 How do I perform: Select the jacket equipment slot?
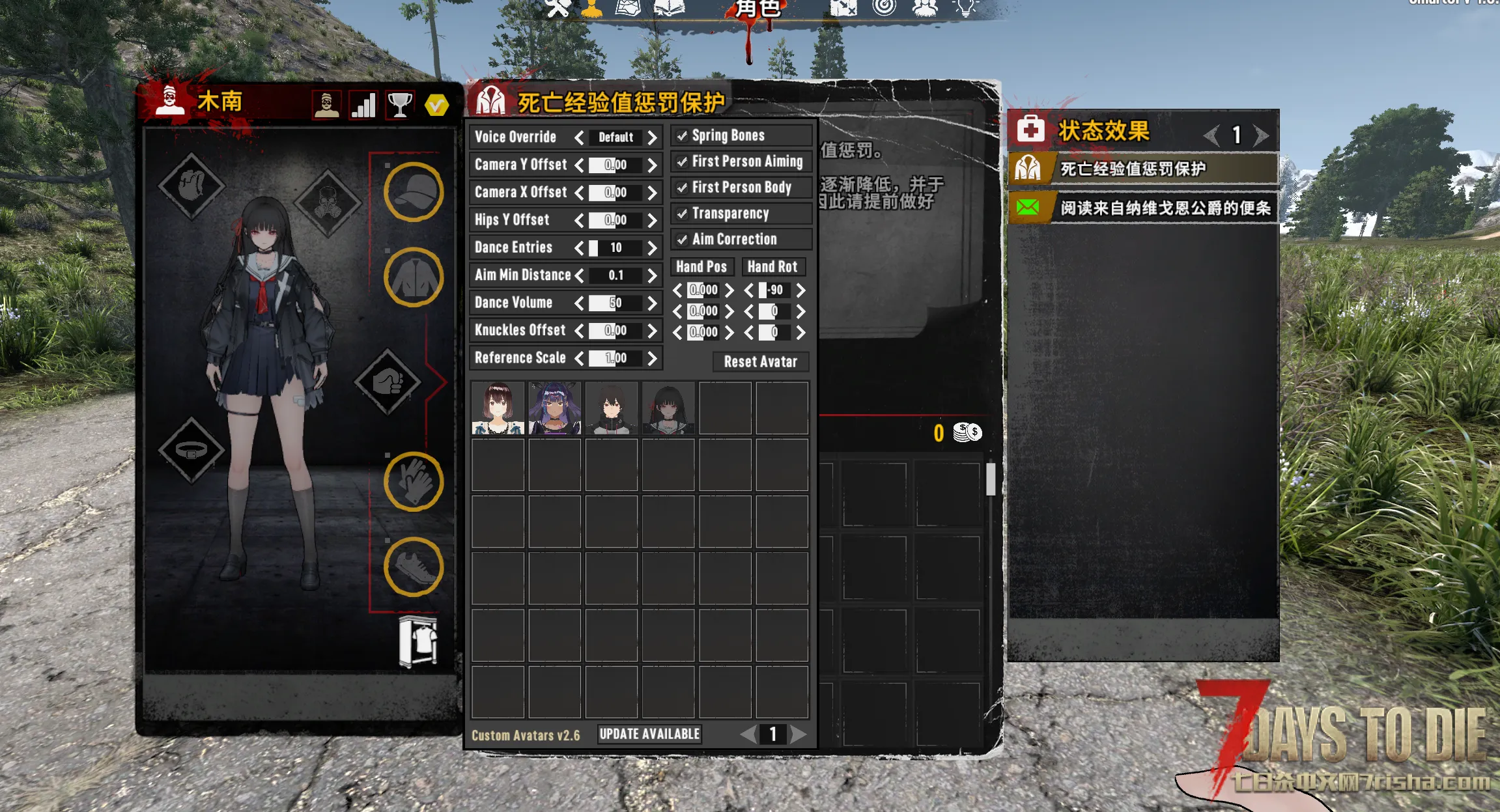[x=414, y=277]
